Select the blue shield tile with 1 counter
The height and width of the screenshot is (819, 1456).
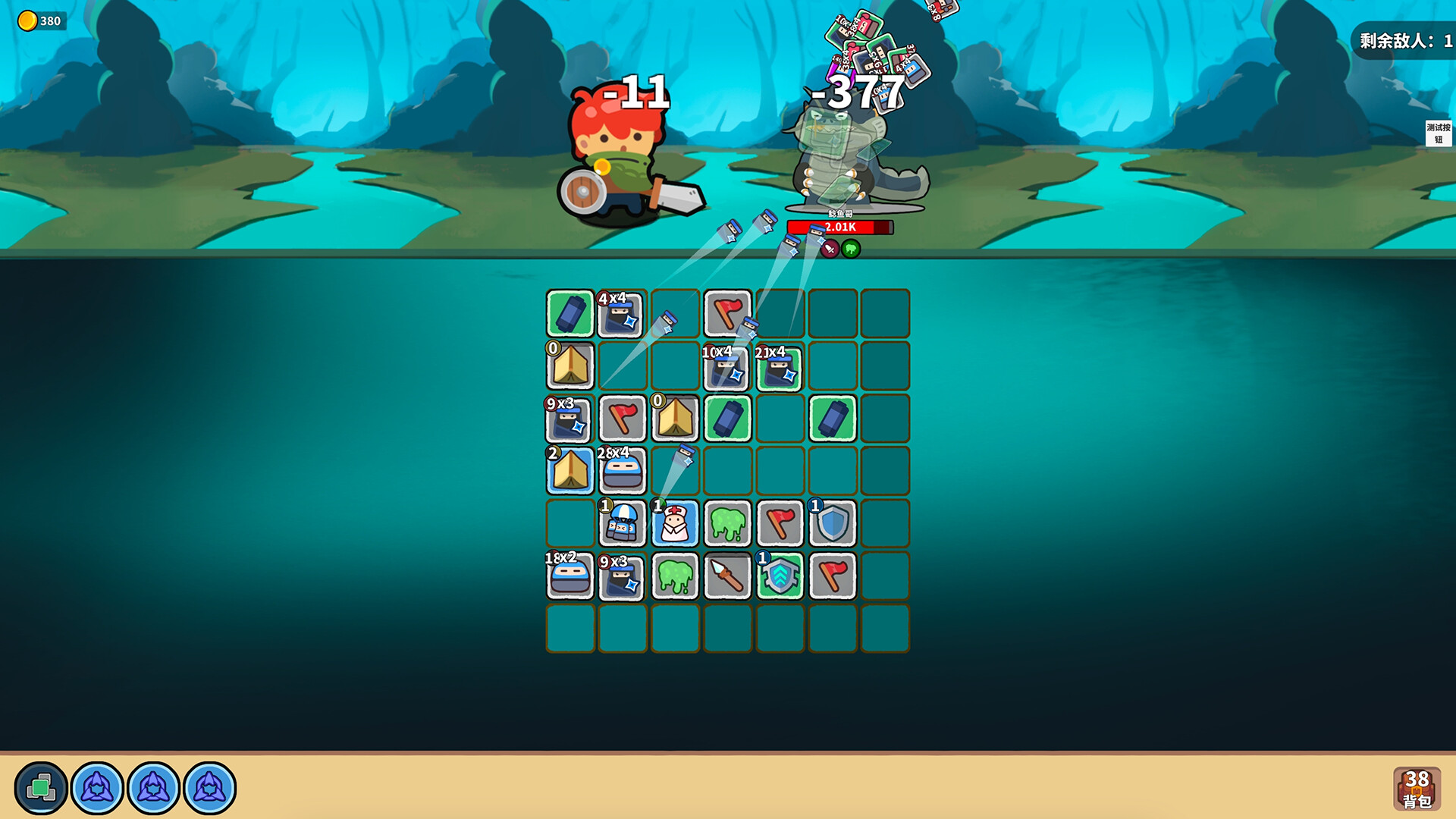833,523
